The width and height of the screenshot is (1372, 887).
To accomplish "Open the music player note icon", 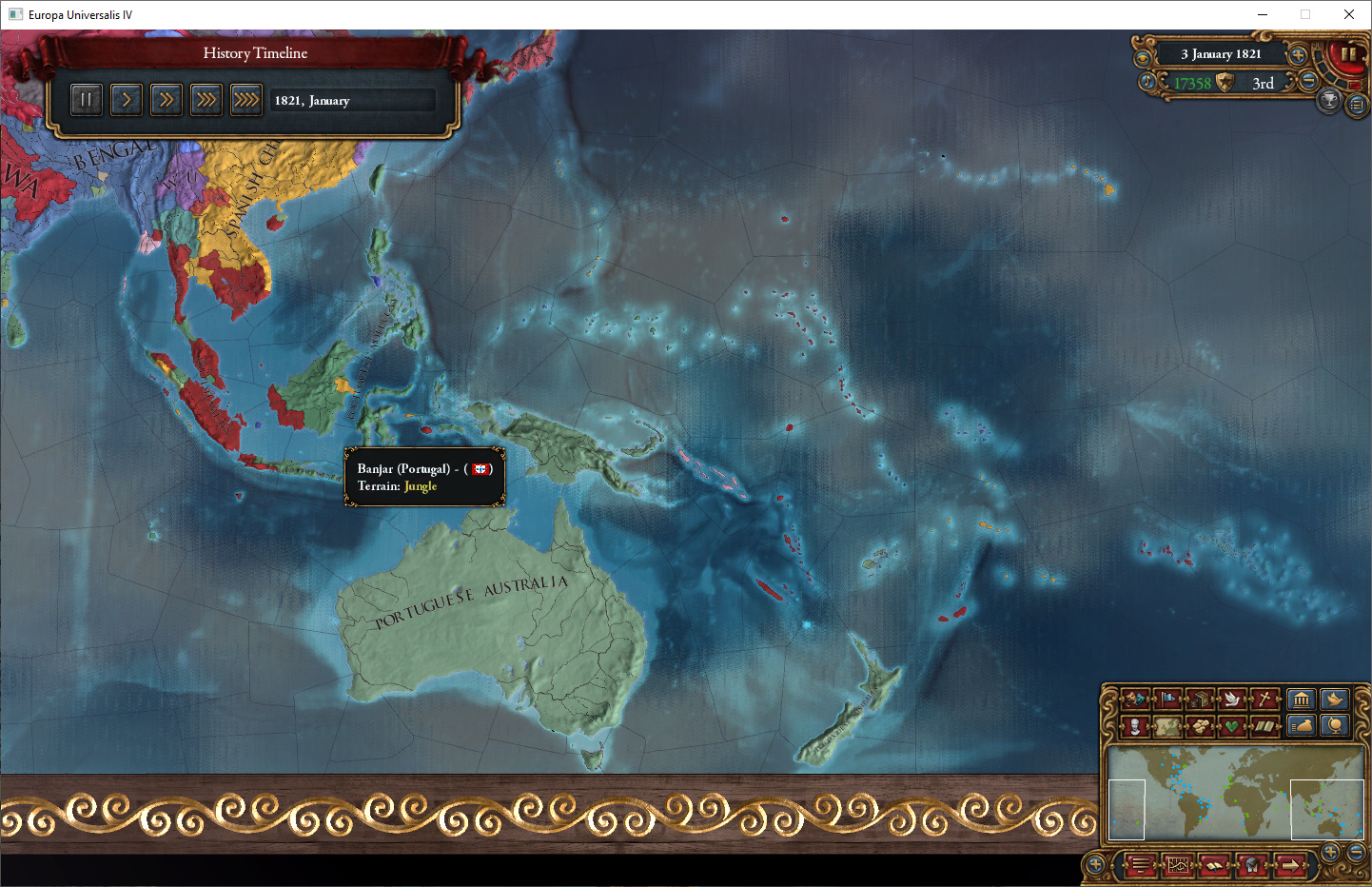I will 1147,82.
